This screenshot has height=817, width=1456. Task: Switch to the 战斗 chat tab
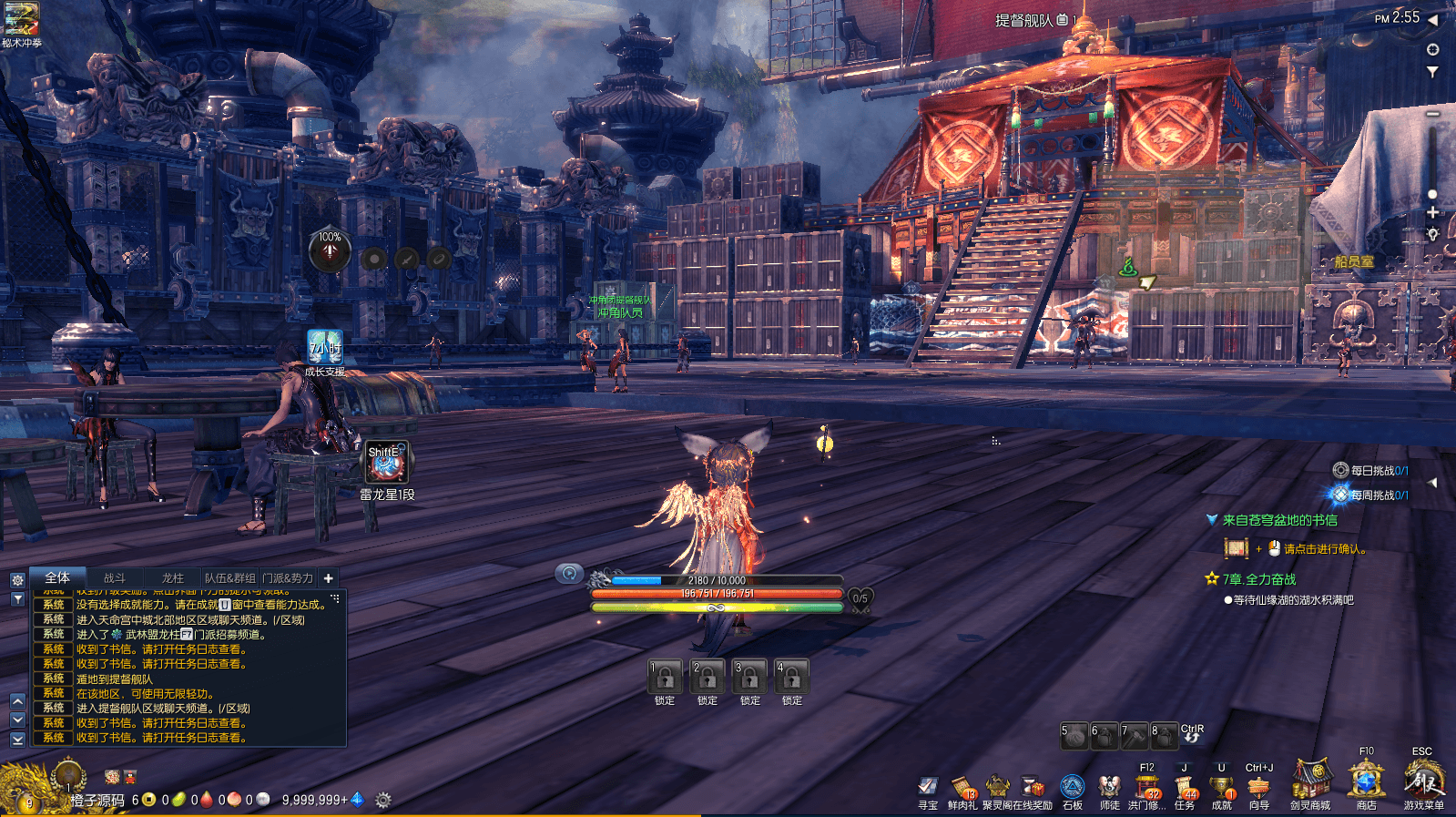click(x=115, y=577)
